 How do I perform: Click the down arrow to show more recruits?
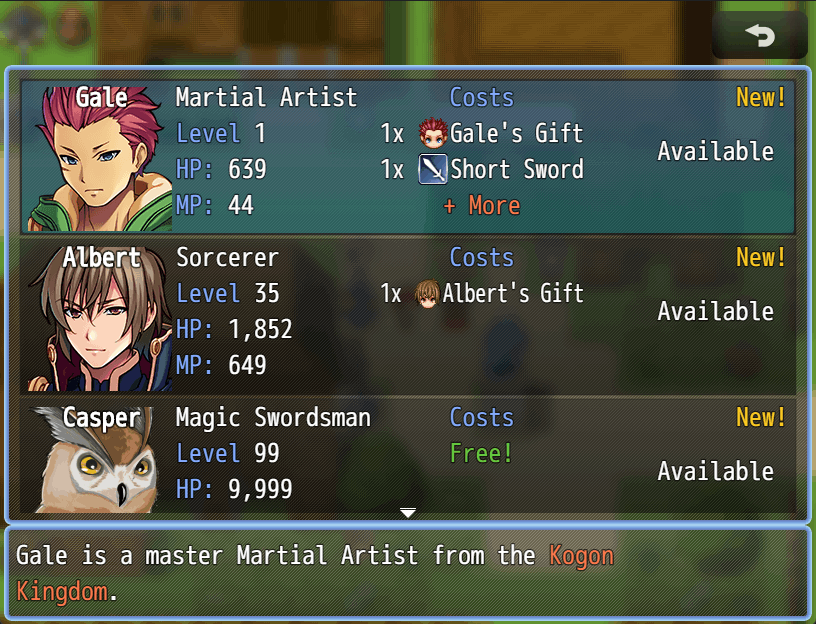tap(407, 513)
